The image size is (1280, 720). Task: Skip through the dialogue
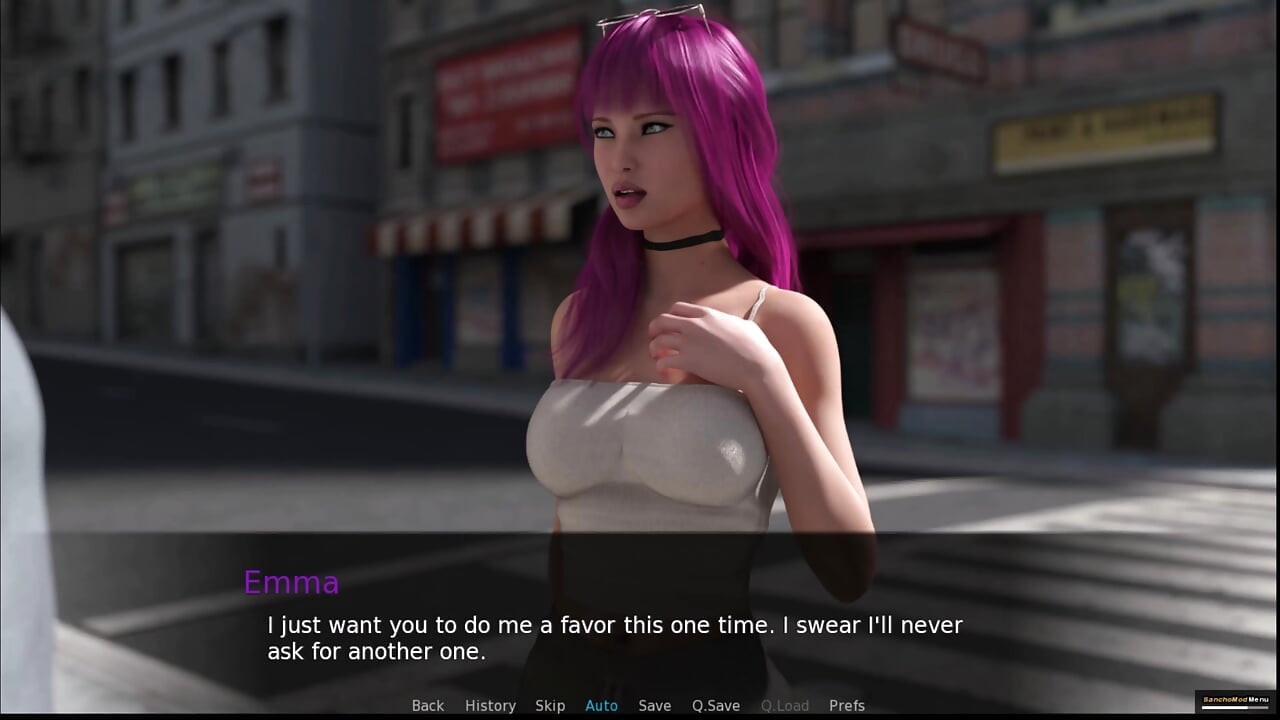(550, 706)
